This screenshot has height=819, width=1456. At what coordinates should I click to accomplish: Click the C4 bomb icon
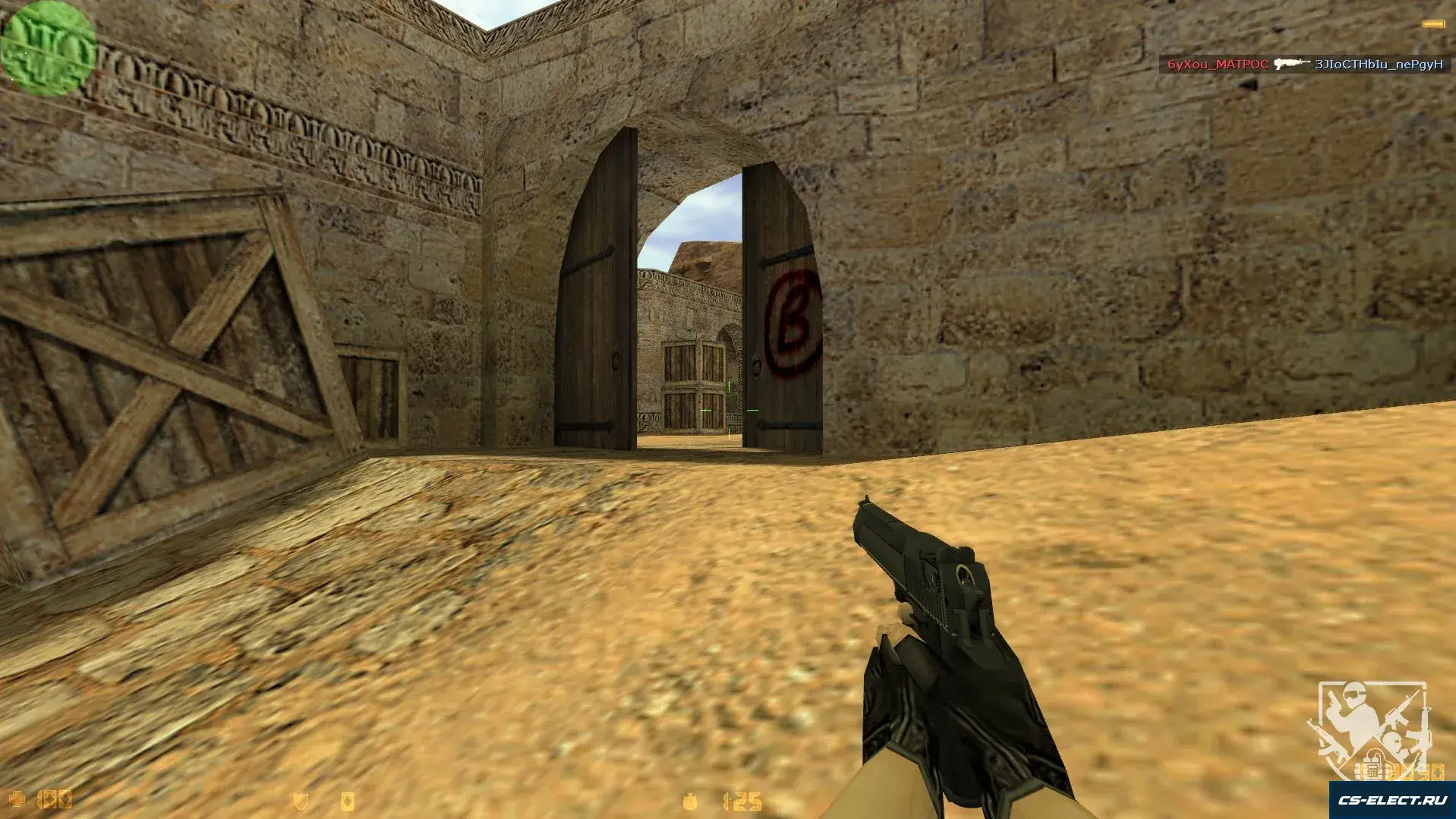(1372, 770)
